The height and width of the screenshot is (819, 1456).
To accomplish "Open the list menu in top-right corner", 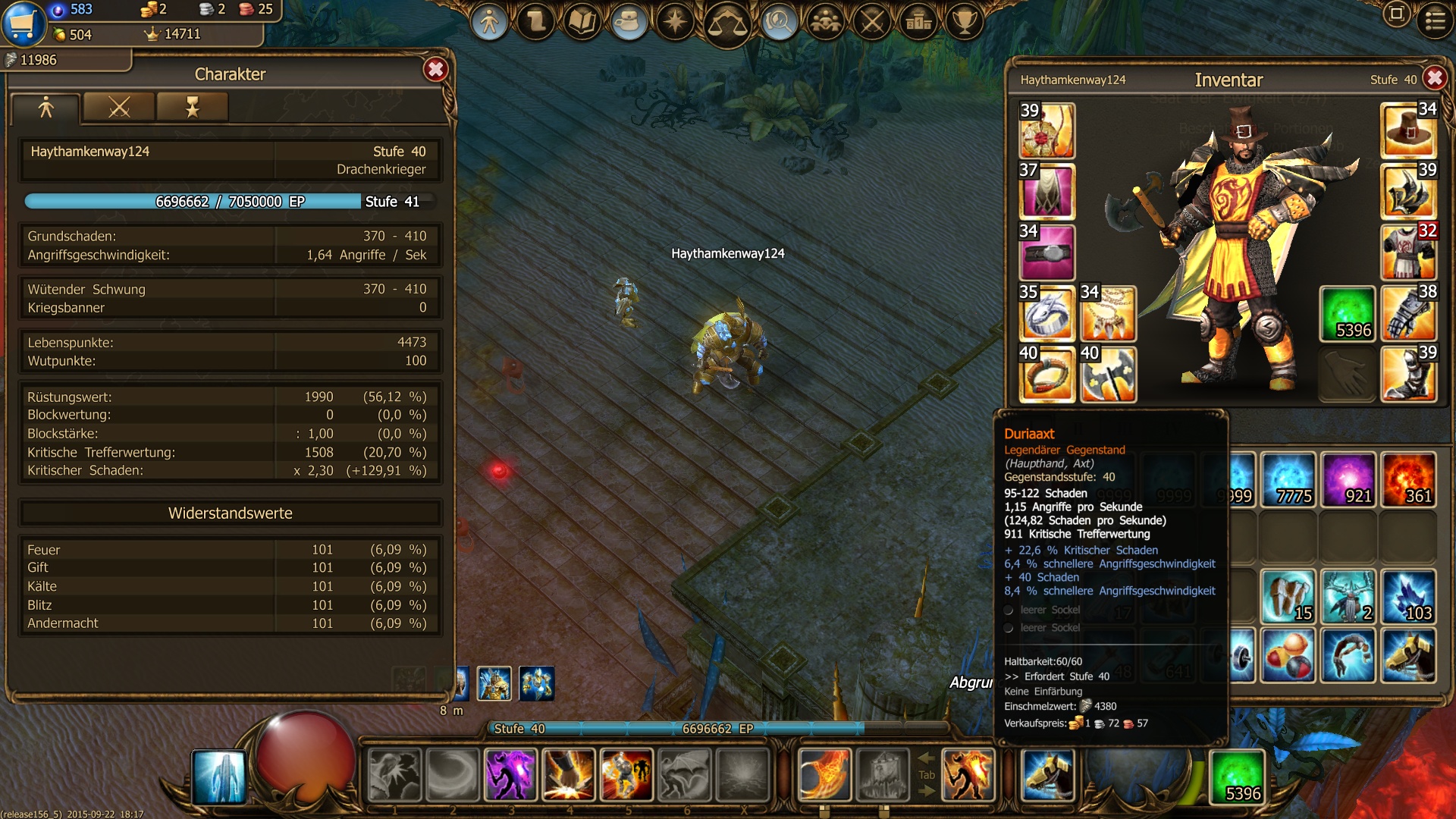I will 1435,20.
